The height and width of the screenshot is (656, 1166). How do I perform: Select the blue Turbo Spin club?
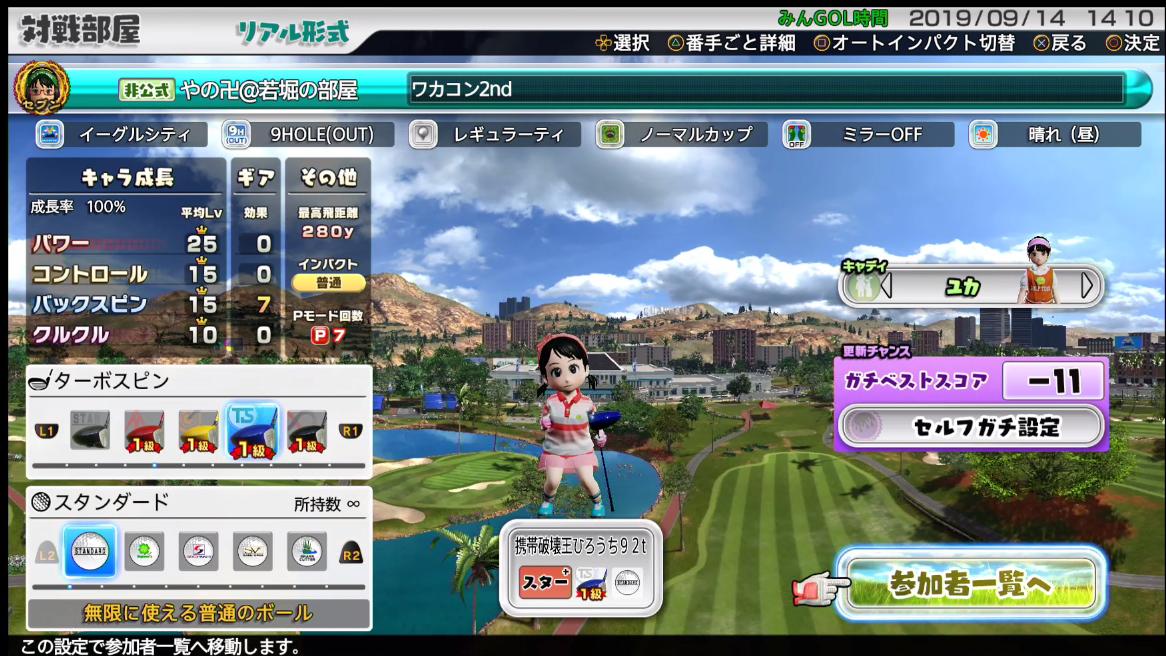pyautogui.click(x=252, y=433)
